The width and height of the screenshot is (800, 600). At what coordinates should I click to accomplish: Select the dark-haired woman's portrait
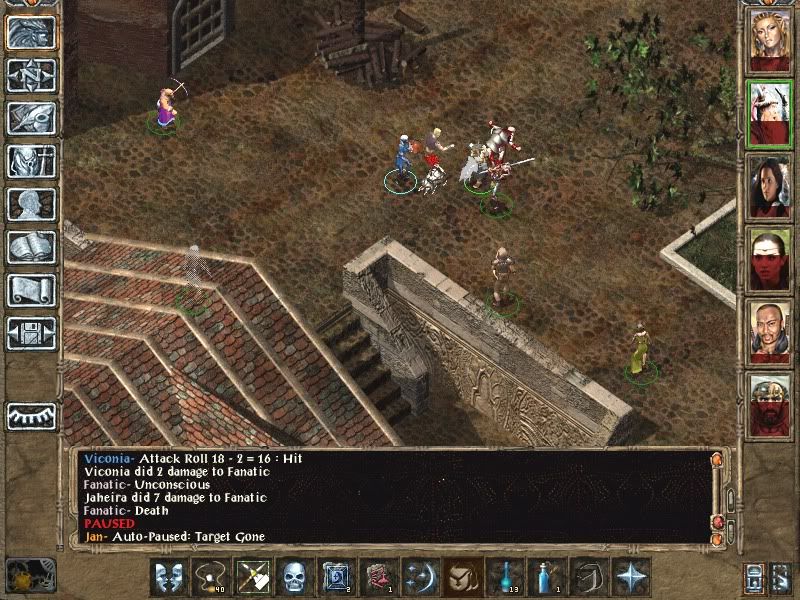click(x=770, y=186)
